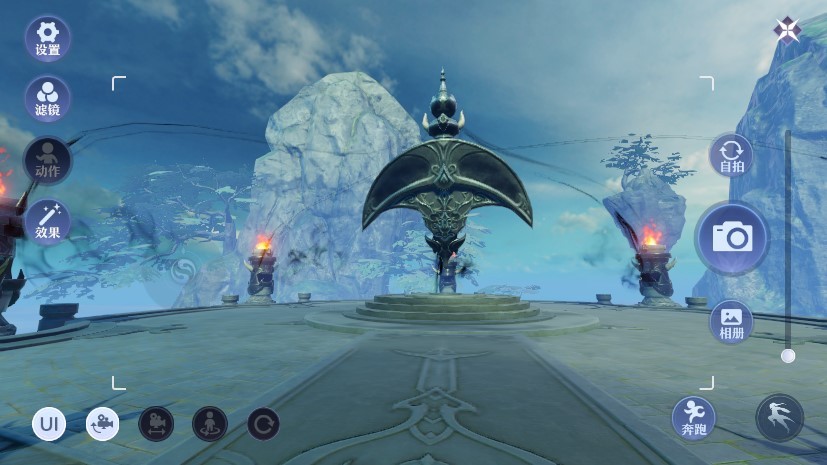Screen dimensions: 827x465
Task: Exit photo mode via the top-right diamond icon
Action: 787,30
